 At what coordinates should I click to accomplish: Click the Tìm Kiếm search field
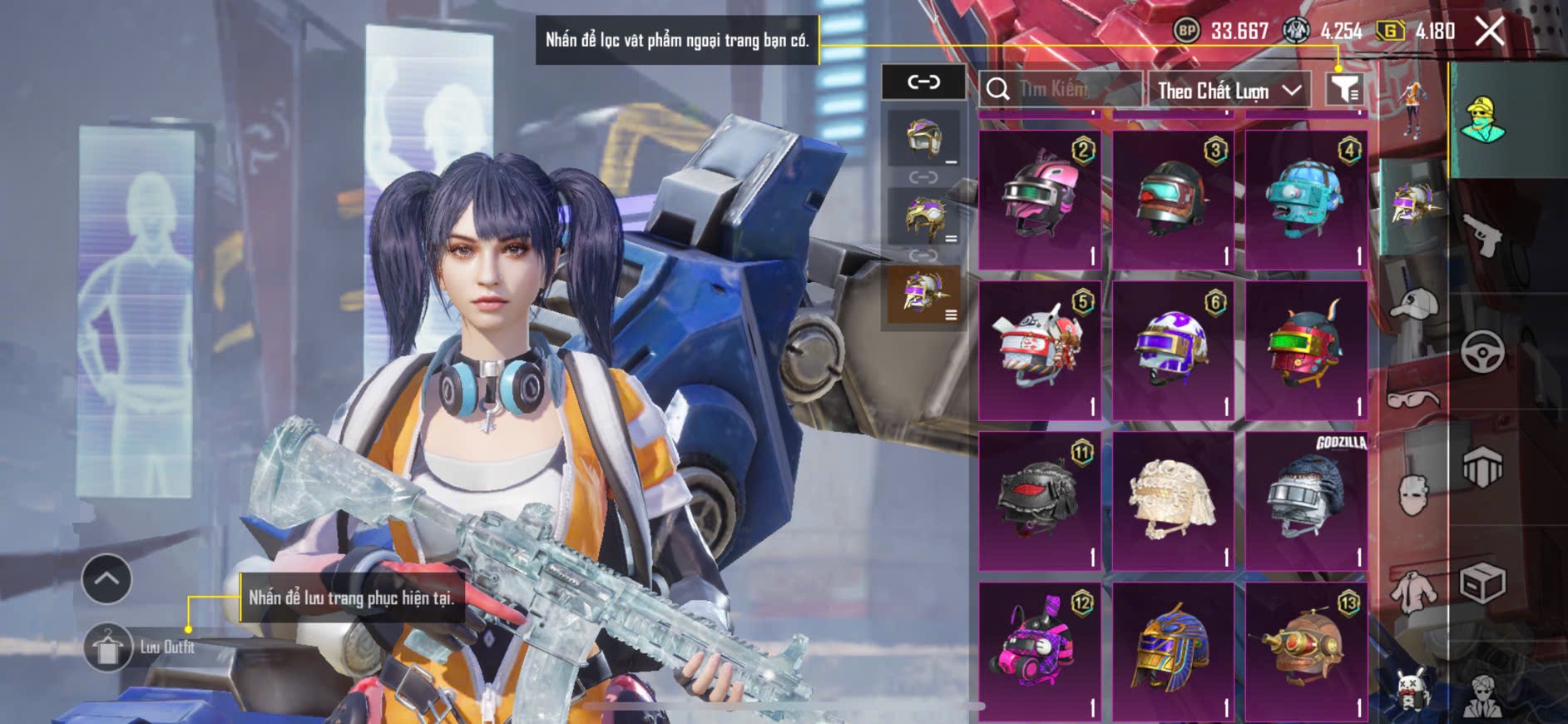pyautogui.click(x=1061, y=89)
